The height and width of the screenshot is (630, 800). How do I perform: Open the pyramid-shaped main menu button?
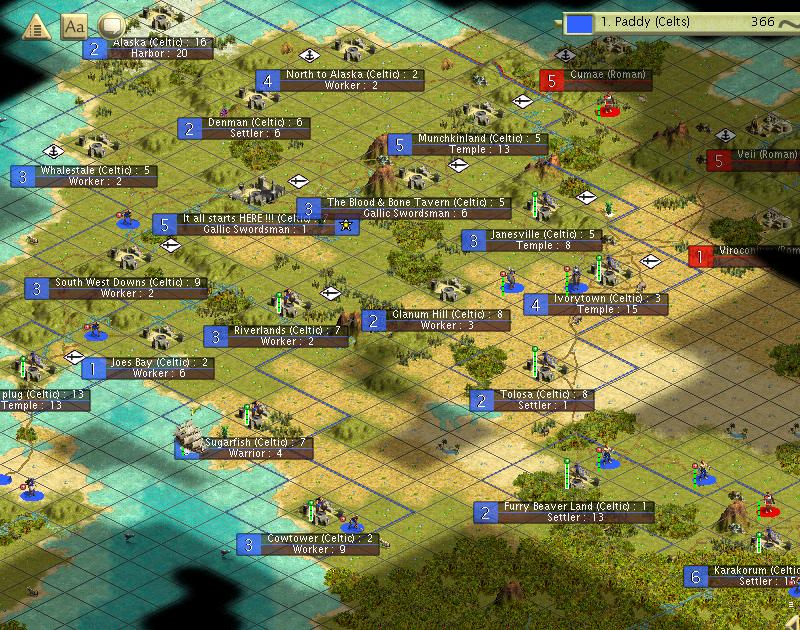[35, 27]
